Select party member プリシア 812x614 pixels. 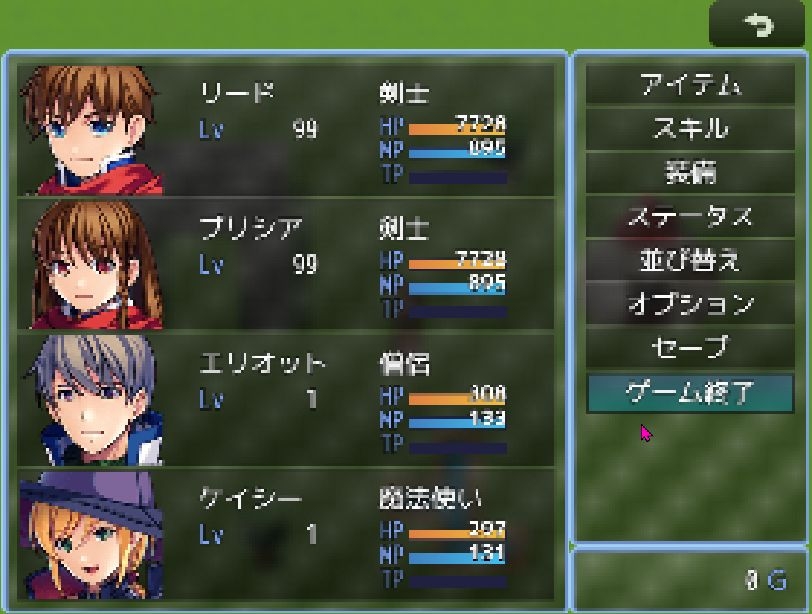coord(285,264)
